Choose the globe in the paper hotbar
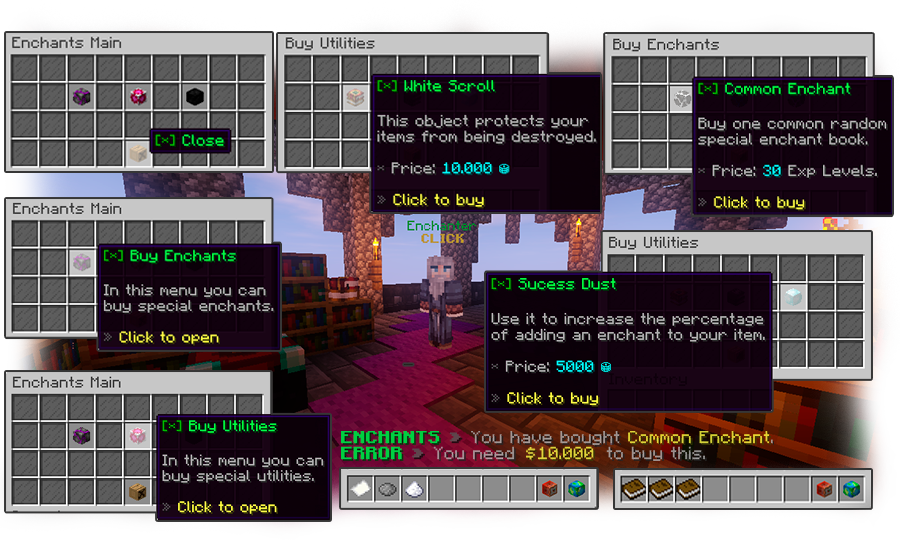The height and width of the screenshot is (540, 900). click(576, 490)
